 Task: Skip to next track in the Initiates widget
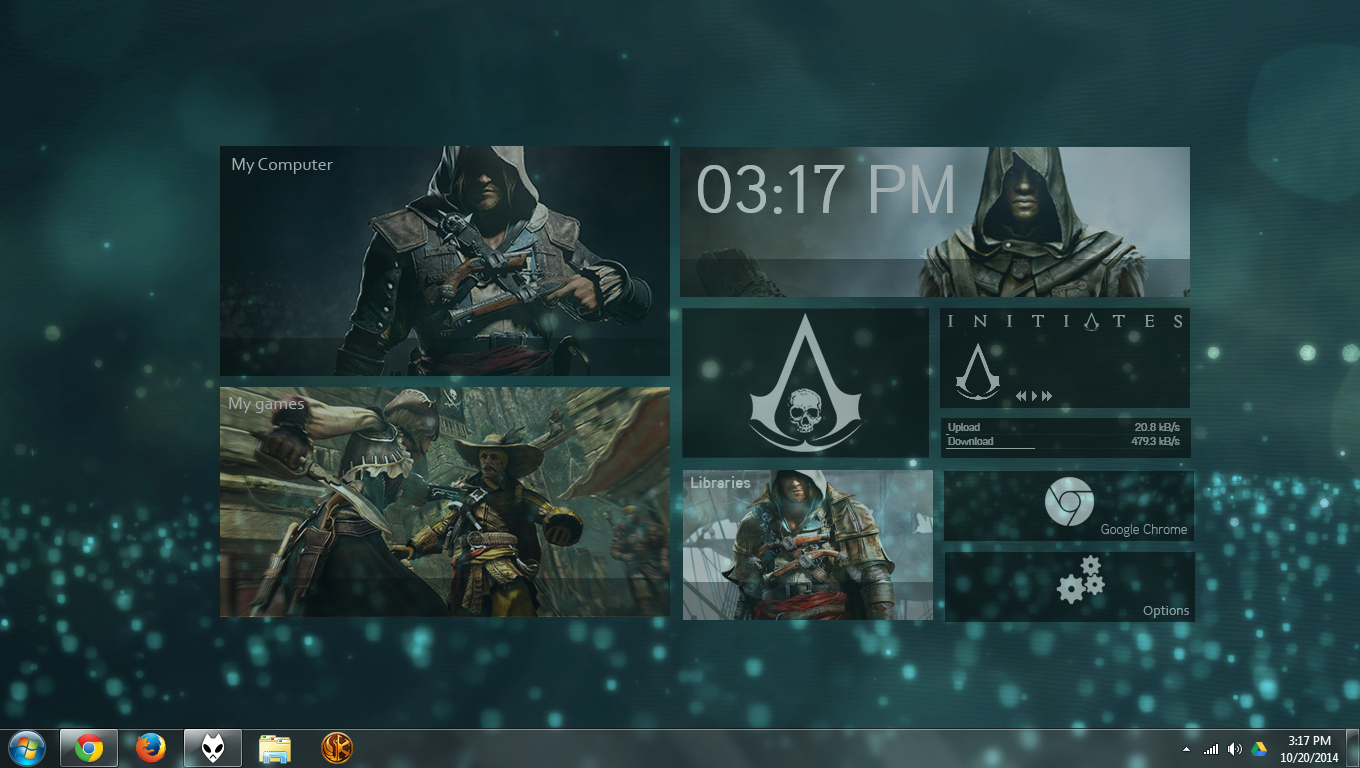[1048, 395]
